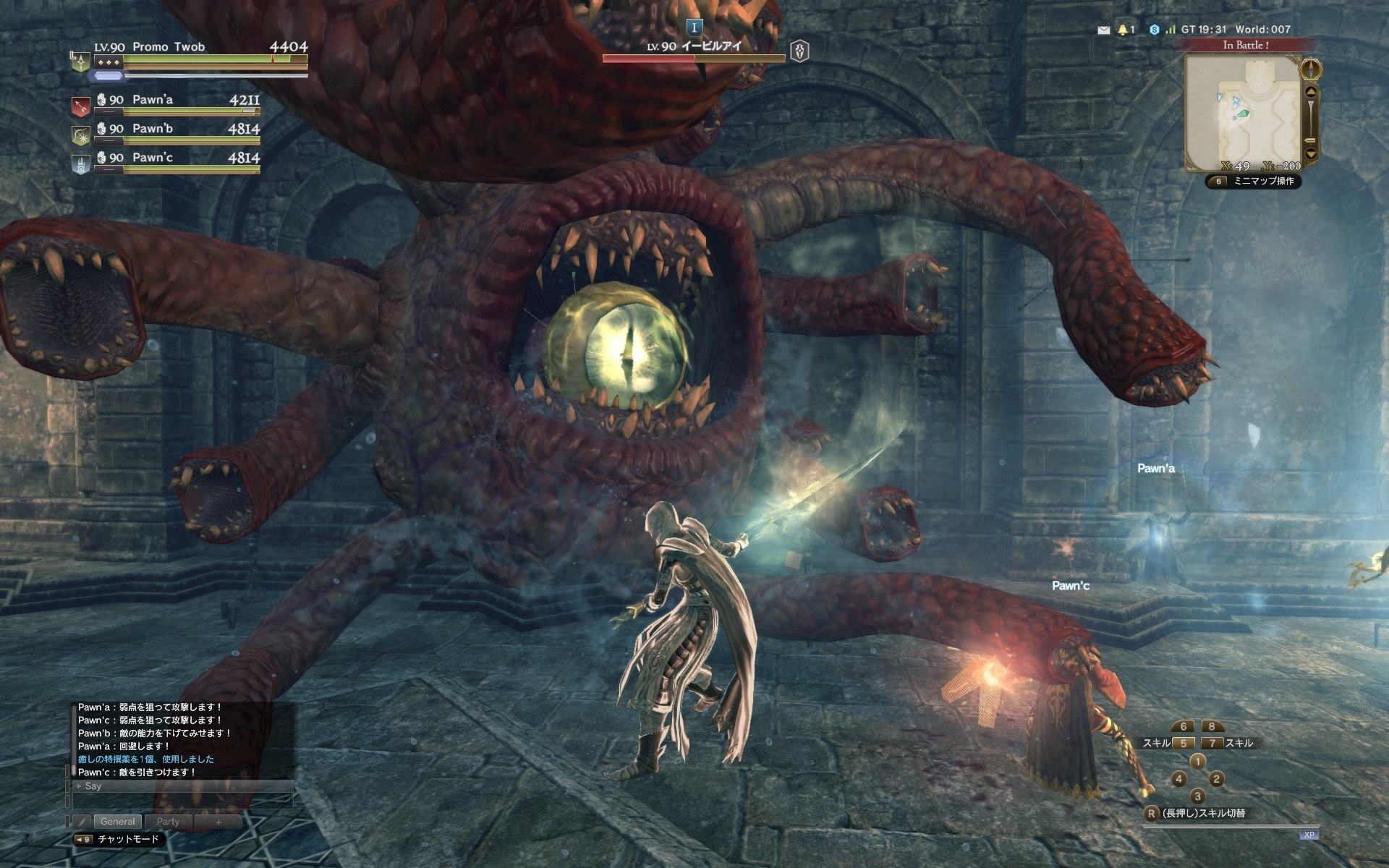Select Pawn'c in the party list
The image size is (1389, 868).
(153, 158)
